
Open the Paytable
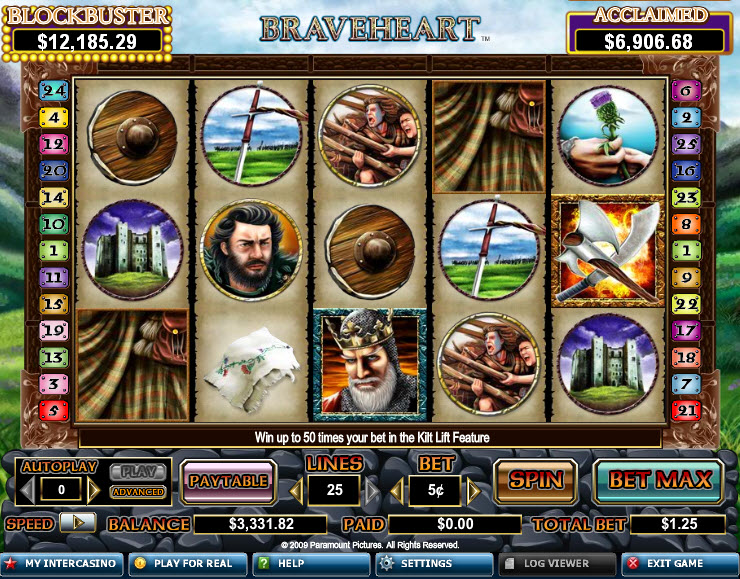point(229,481)
